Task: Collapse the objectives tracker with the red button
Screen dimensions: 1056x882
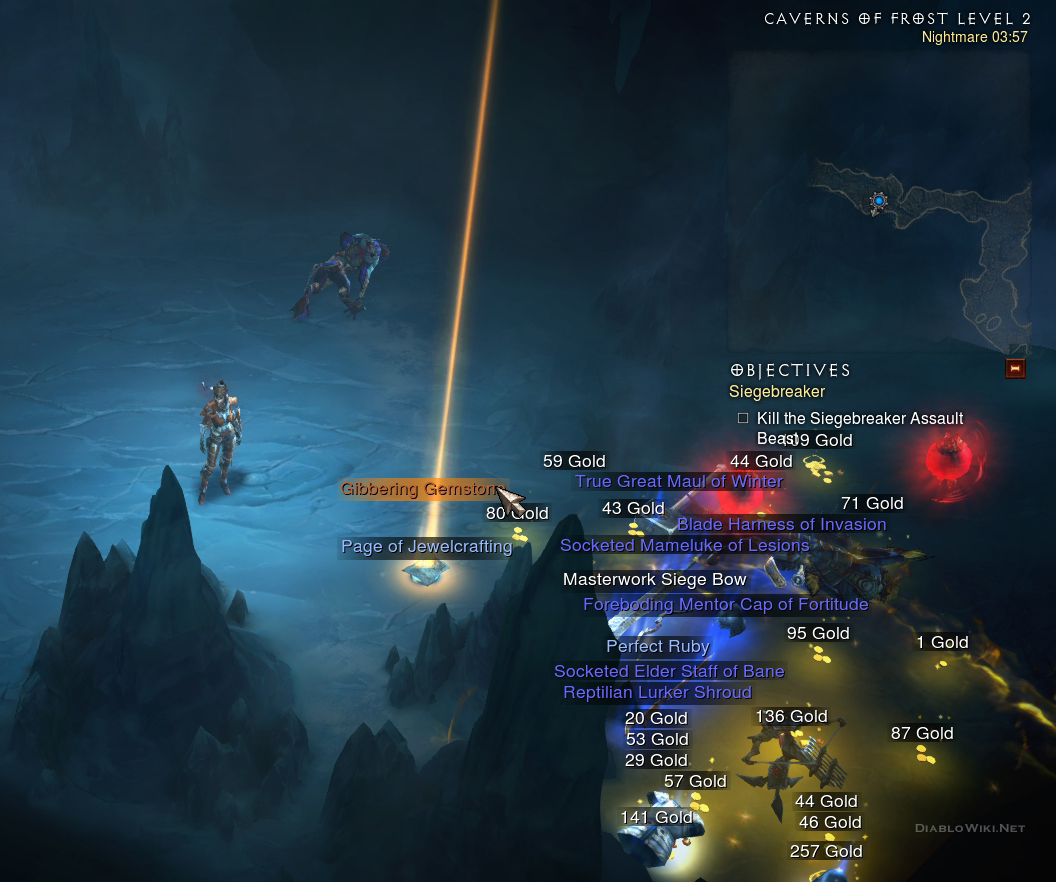Action: (1015, 368)
